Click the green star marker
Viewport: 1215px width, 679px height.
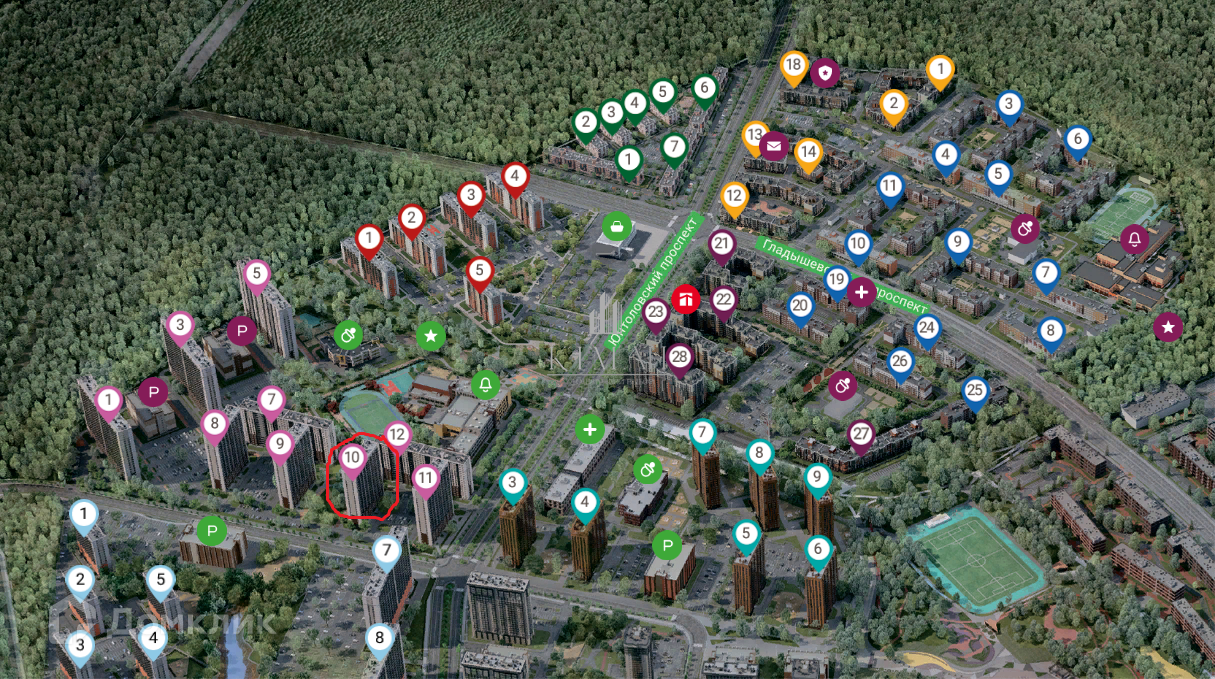click(x=431, y=336)
